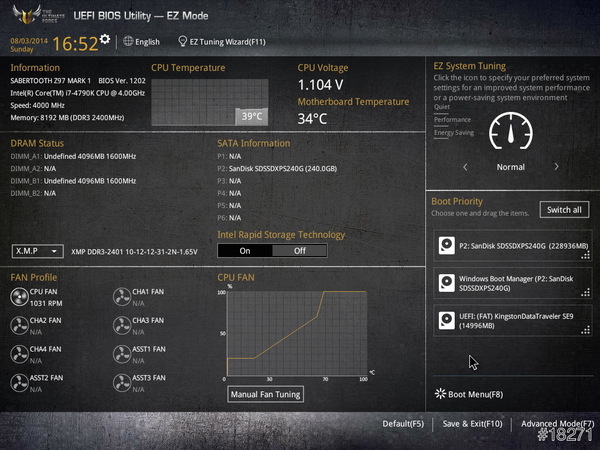Select previous EZ System Tuning mode arrow
This screenshot has height=450, width=600.
coord(465,167)
